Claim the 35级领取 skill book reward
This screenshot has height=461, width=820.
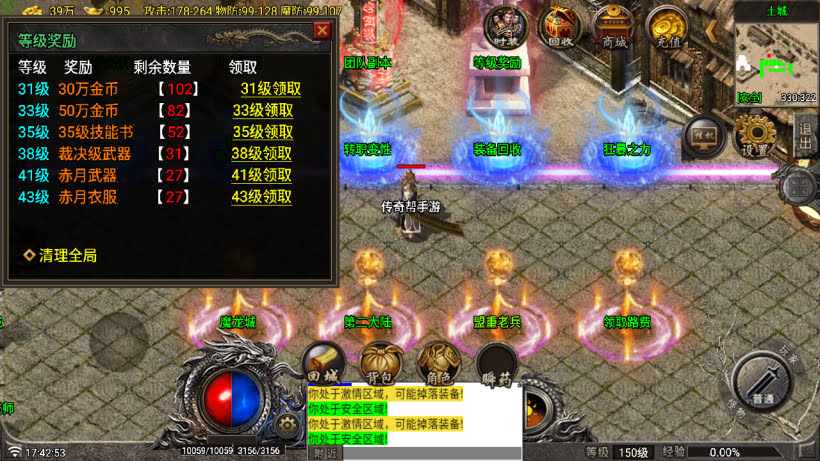point(263,132)
